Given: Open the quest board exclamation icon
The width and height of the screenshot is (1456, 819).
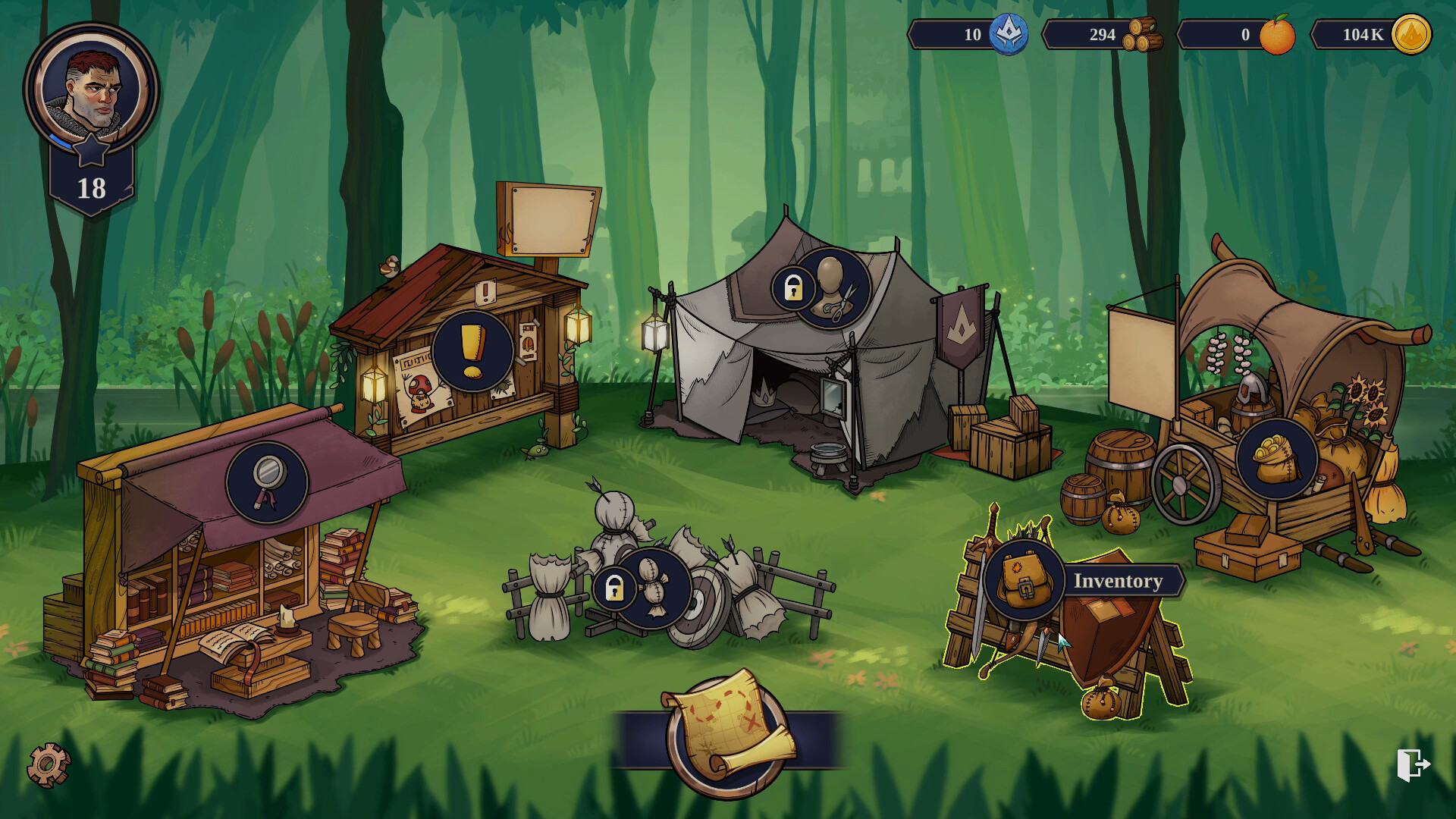Looking at the screenshot, I should (x=472, y=350).
